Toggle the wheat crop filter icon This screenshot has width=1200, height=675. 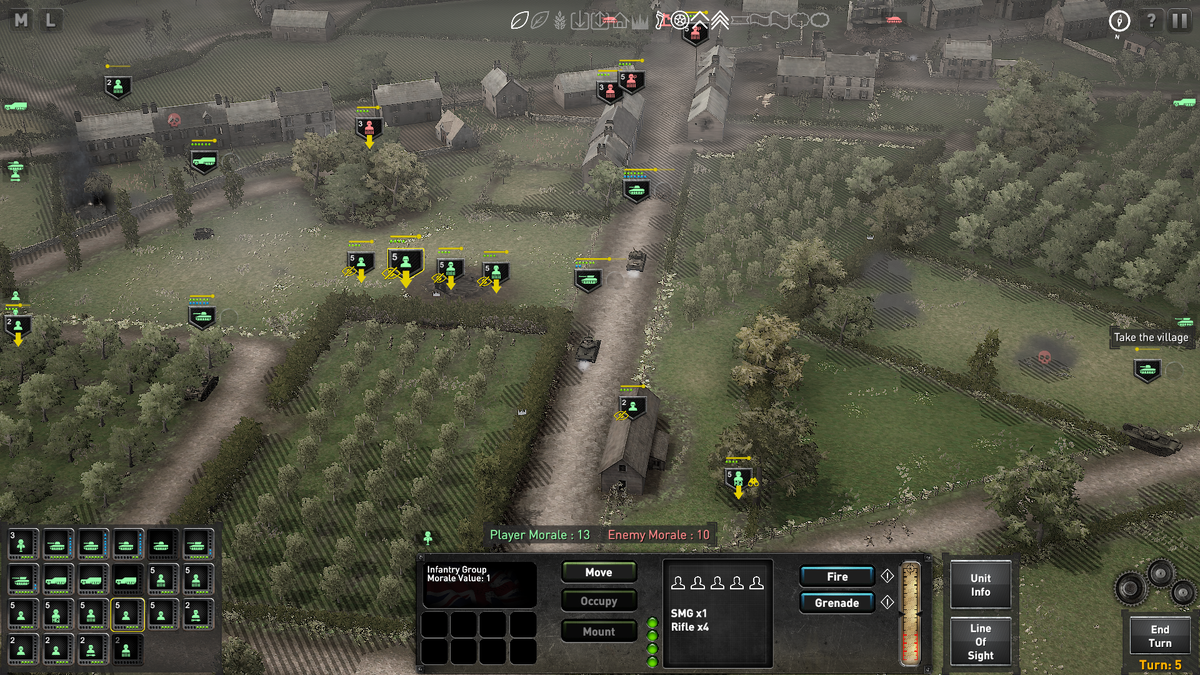559,20
